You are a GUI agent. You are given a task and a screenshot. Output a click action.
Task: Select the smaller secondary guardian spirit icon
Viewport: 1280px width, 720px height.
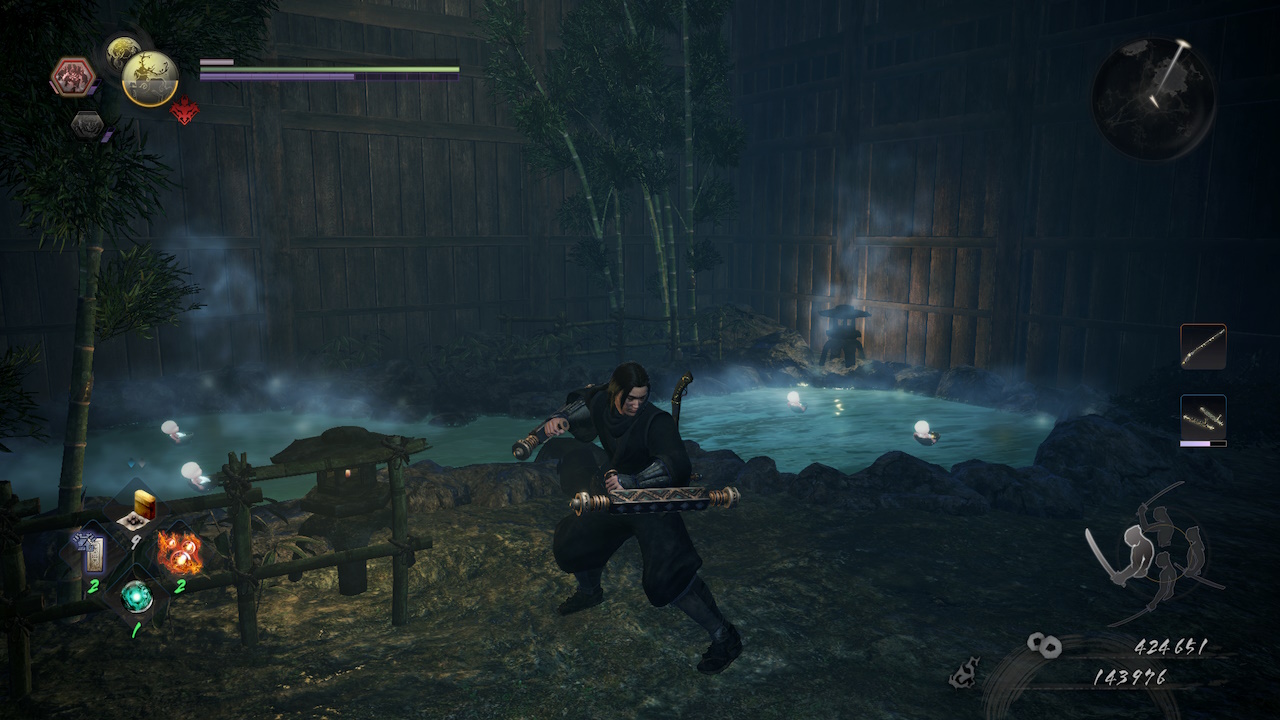click(x=123, y=50)
